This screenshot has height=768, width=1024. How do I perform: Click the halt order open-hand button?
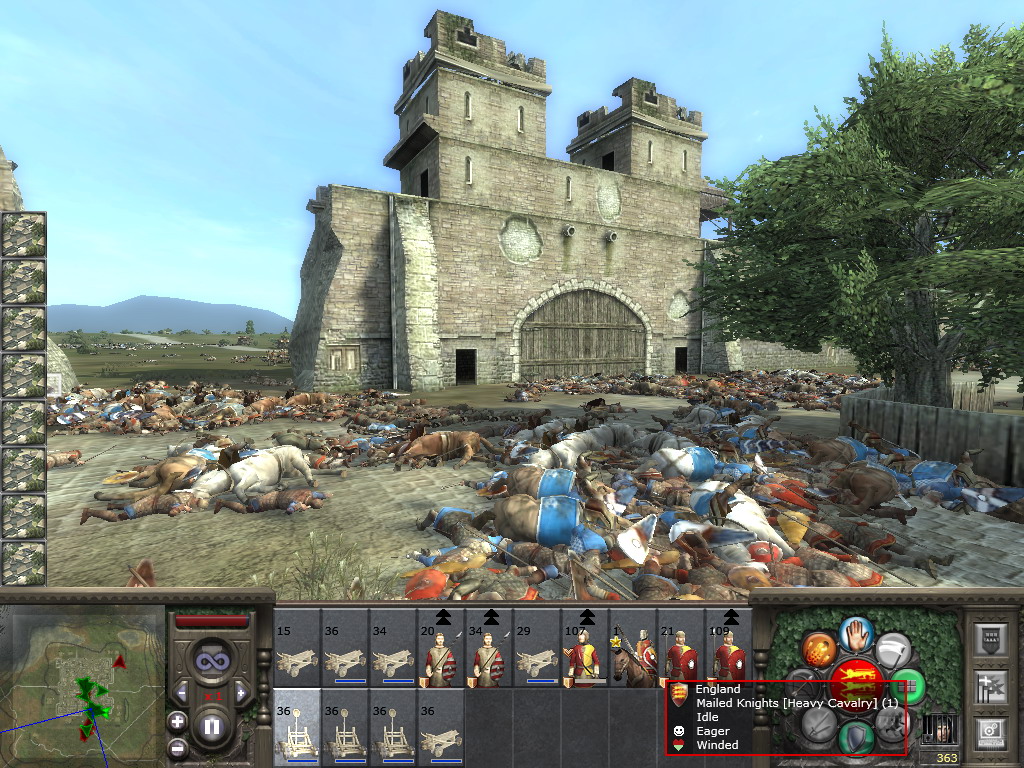[857, 634]
